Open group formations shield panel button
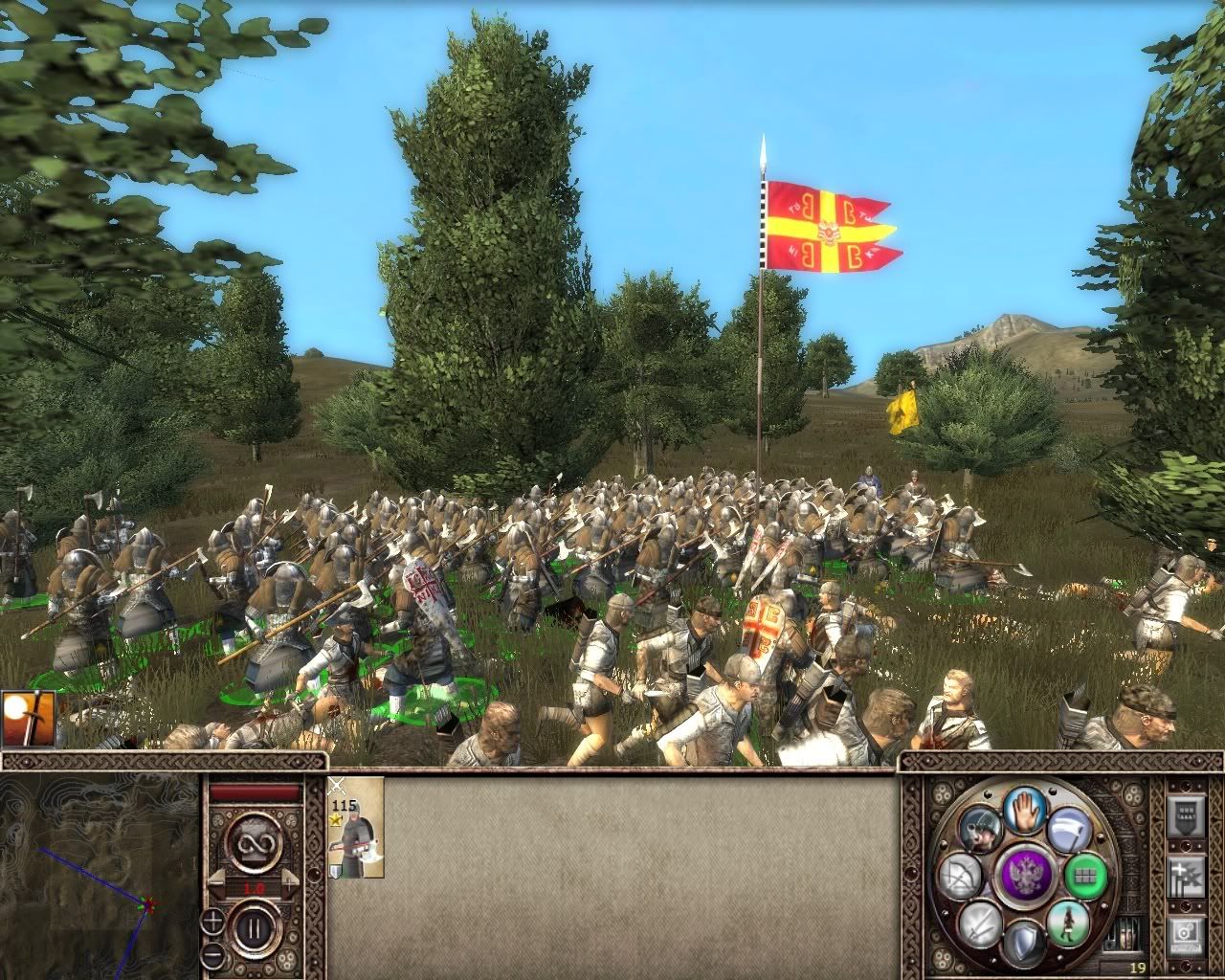The width and height of the screenshot is (1225, 980). click(1186, 819)
